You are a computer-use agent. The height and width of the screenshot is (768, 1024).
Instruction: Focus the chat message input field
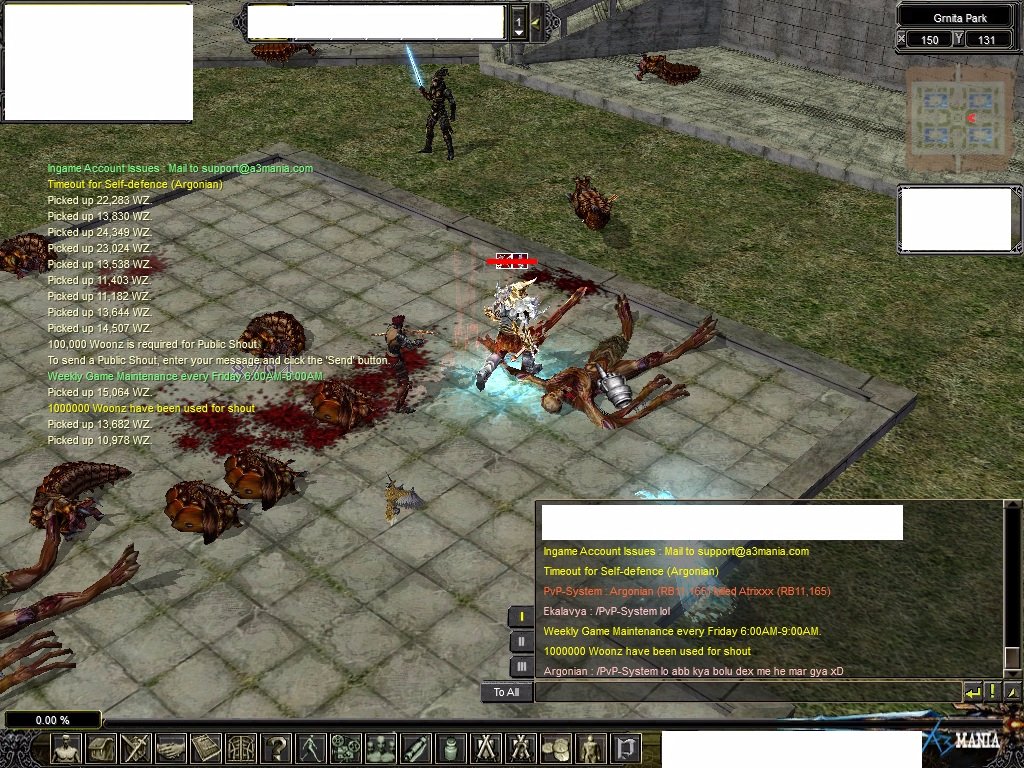(747, 692)
